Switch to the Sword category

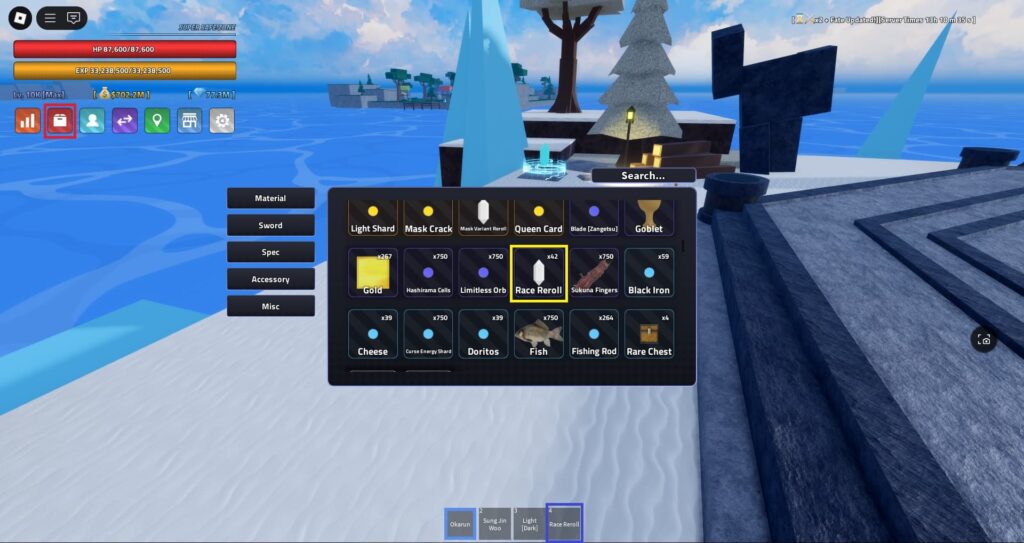270,226
